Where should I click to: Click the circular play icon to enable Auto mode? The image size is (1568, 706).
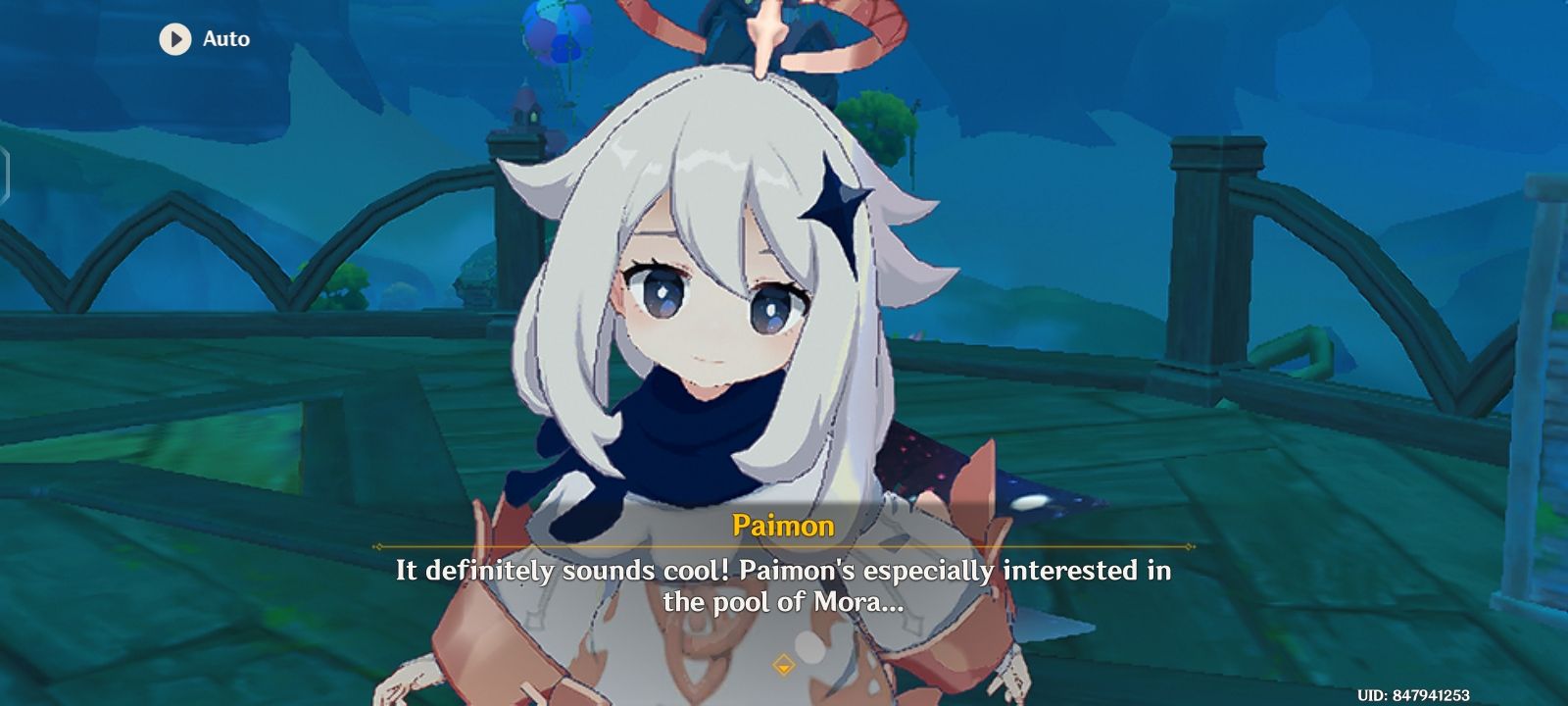click(174, 40)
